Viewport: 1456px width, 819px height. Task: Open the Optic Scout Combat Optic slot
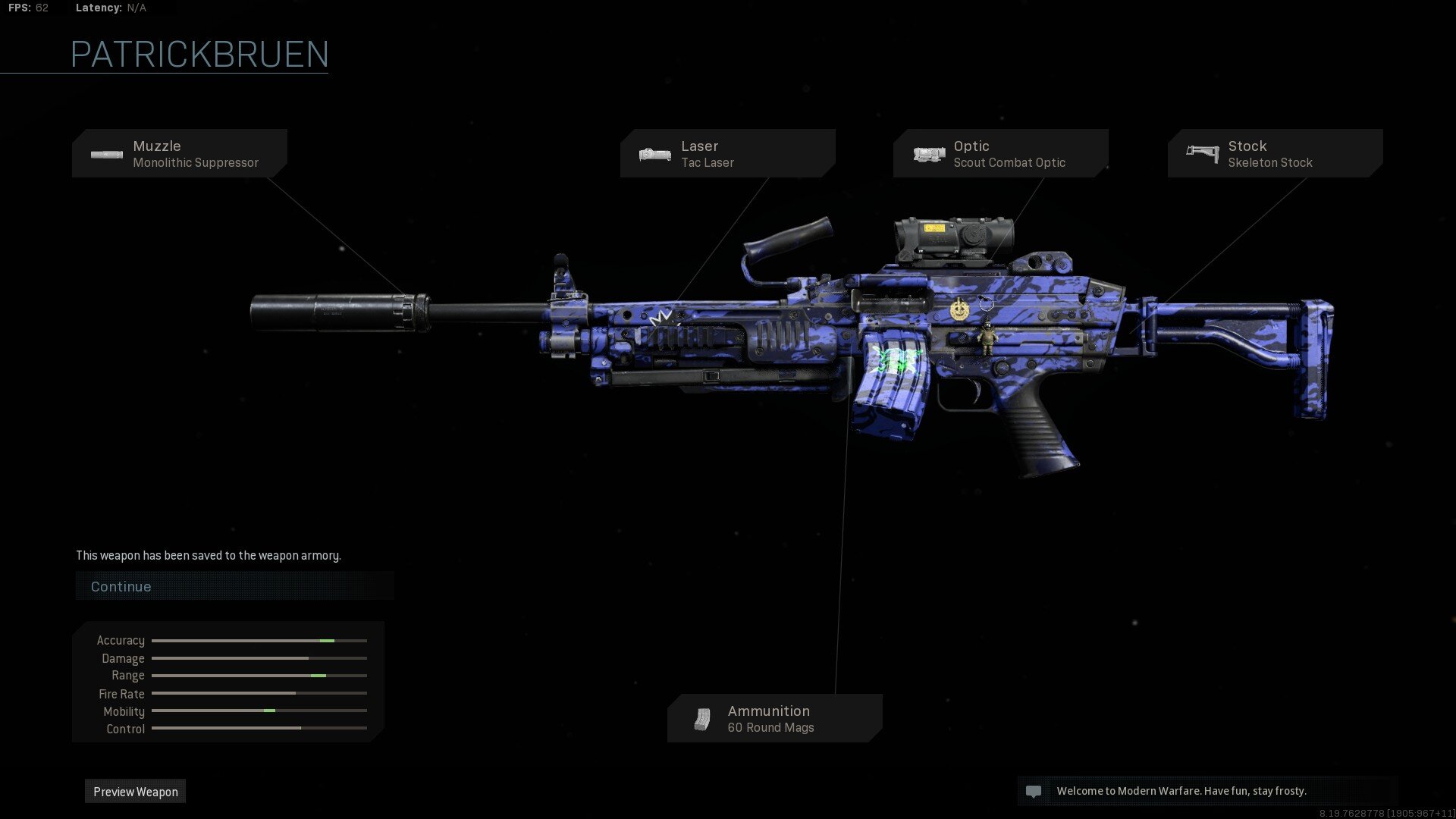click(x=1000, y=154)
